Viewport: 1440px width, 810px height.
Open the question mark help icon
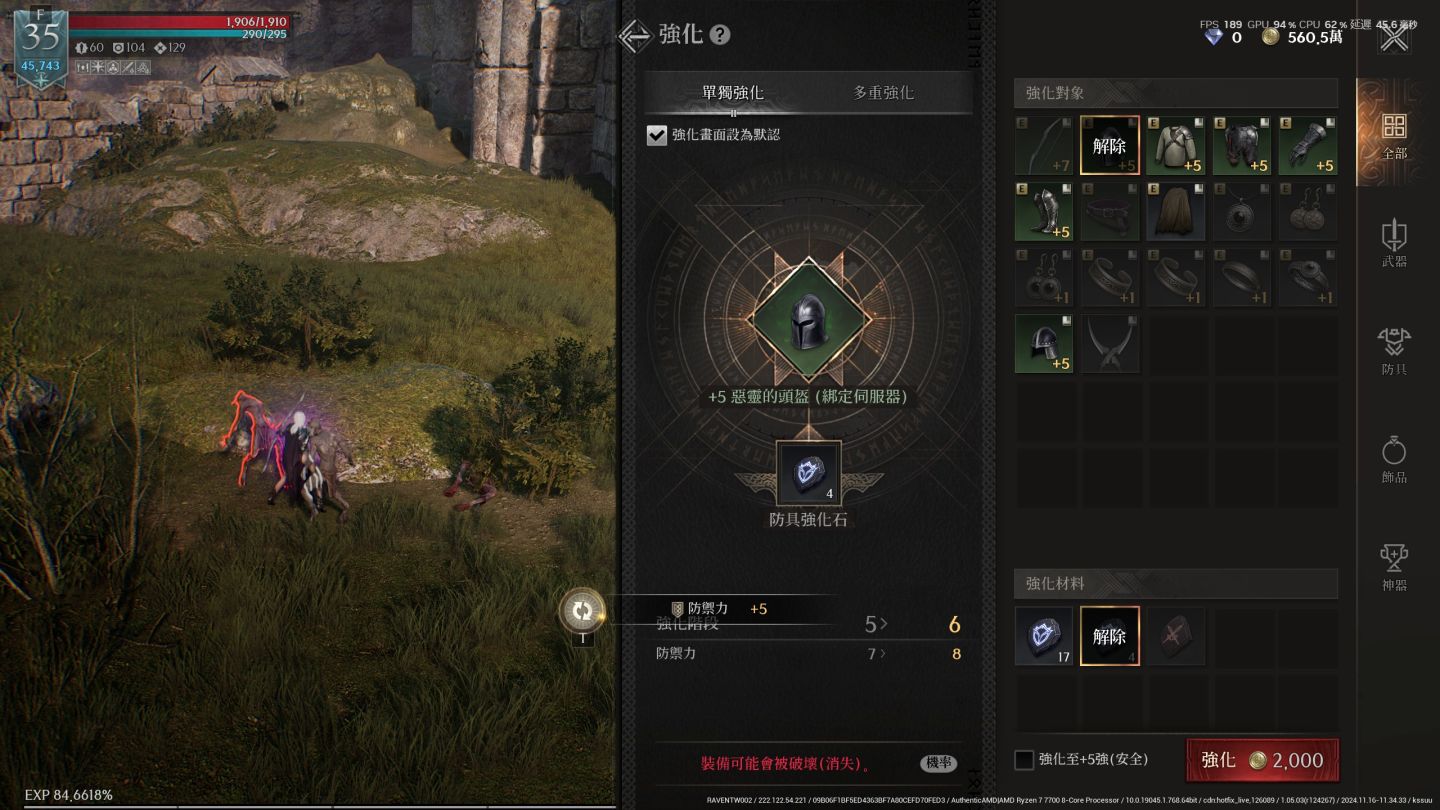coord(720,35)
